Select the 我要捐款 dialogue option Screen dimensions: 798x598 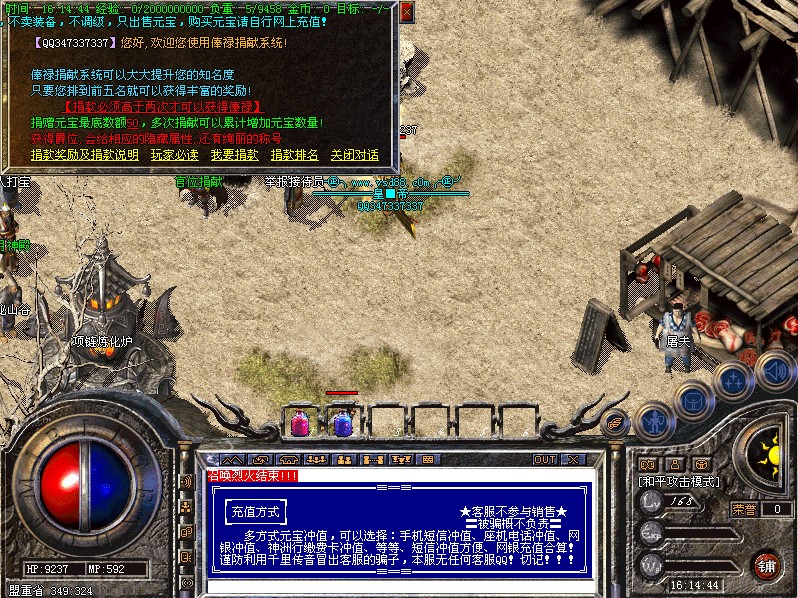(x=234, y=155)
